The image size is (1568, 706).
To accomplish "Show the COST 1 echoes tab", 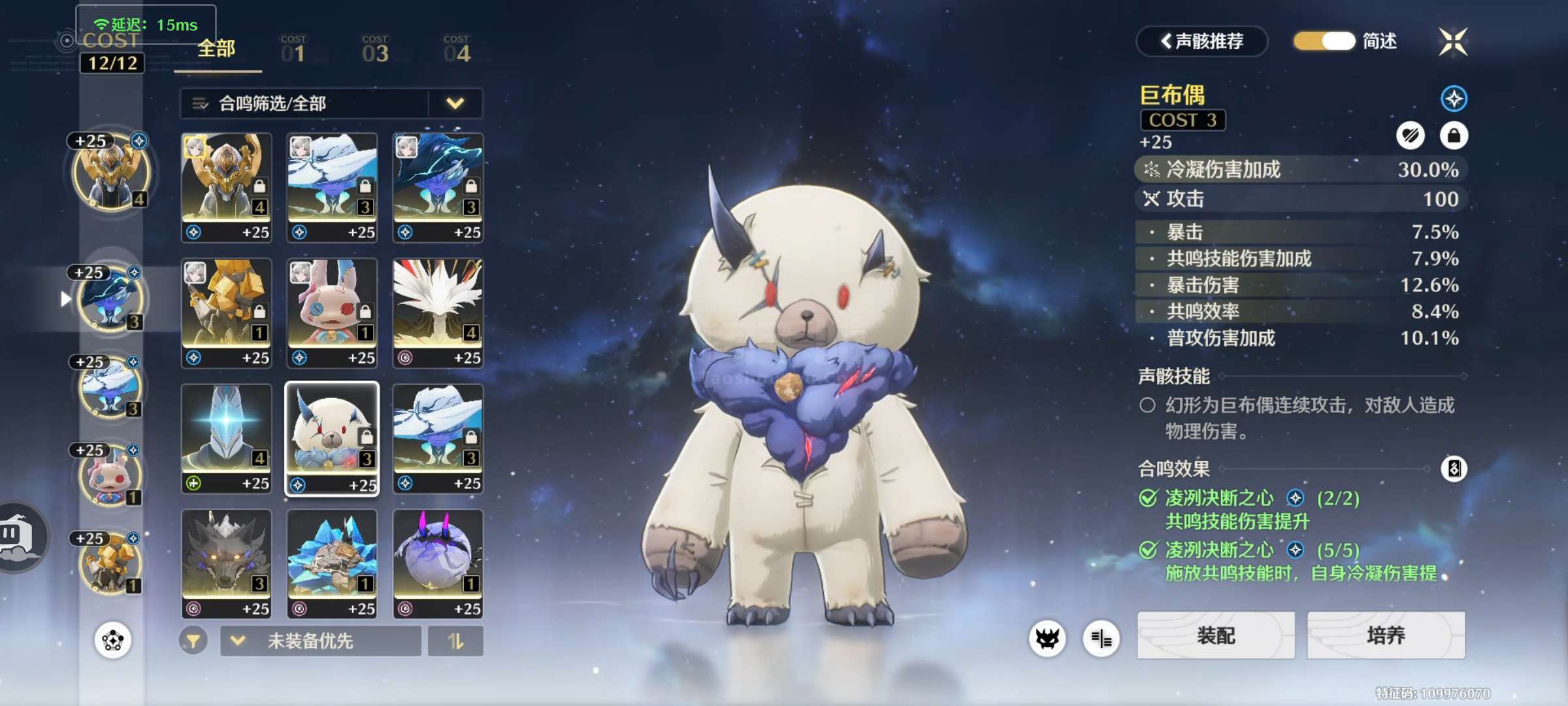I will point(293,50).
